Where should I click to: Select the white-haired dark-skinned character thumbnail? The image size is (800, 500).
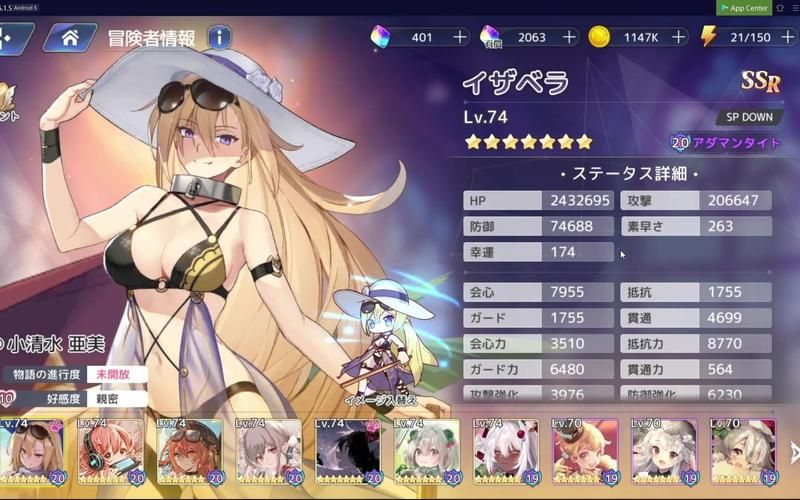[505, 450]
